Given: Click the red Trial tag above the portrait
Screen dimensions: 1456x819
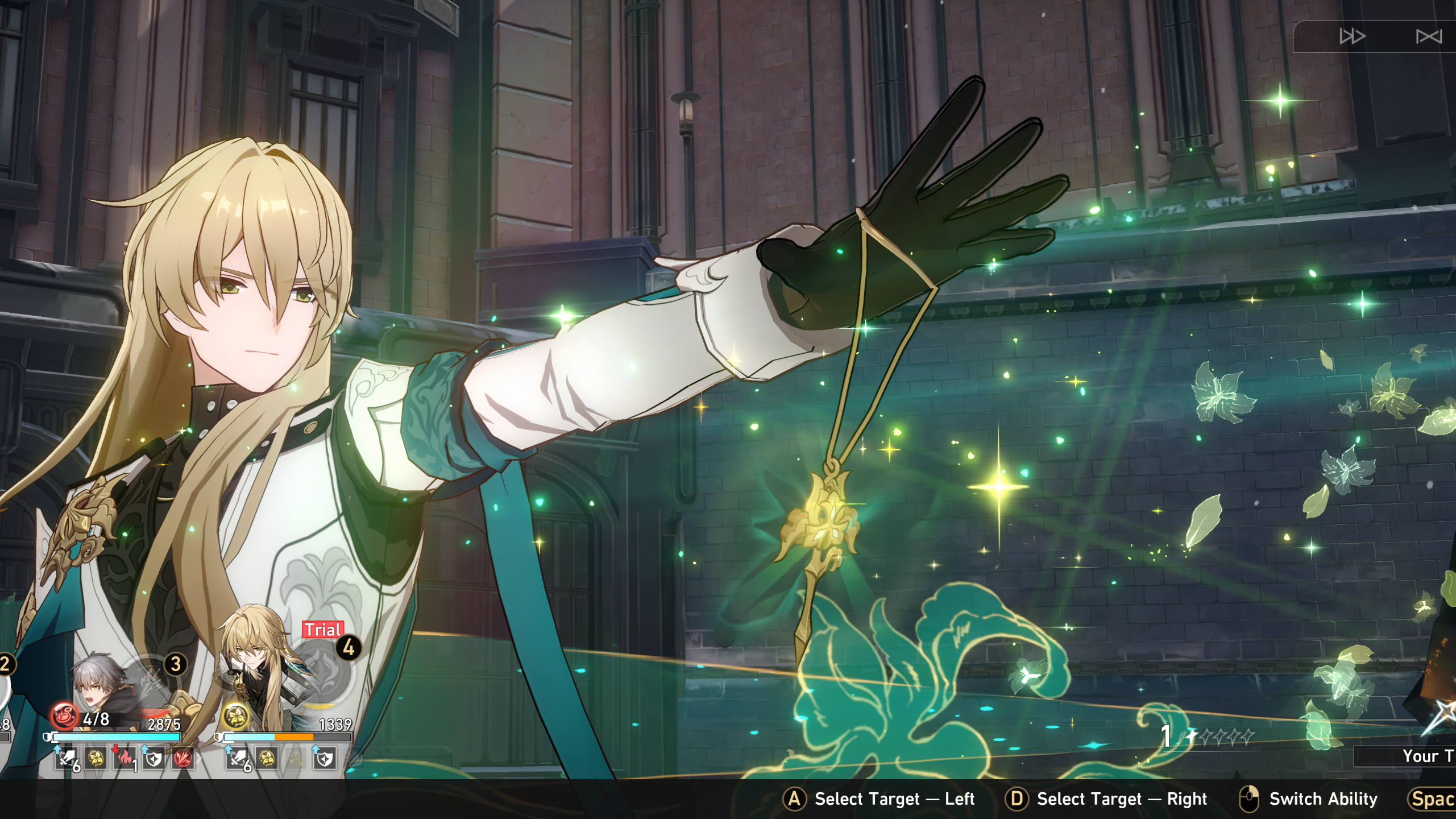Looking at the screenshot, I should (x=322, y=628).
